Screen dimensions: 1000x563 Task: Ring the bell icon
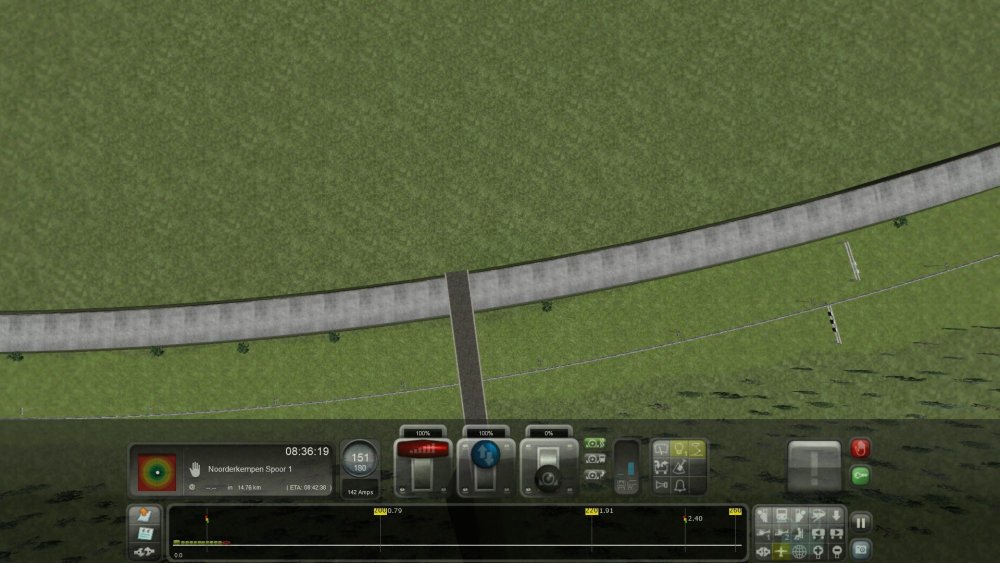tap(678, 485)
